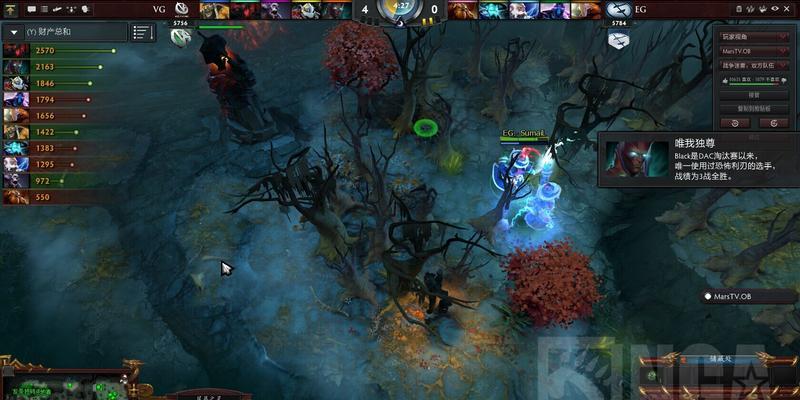800x400 pixels.
Task: Click the EG team logo in top bar
Action: click(618, 10)
